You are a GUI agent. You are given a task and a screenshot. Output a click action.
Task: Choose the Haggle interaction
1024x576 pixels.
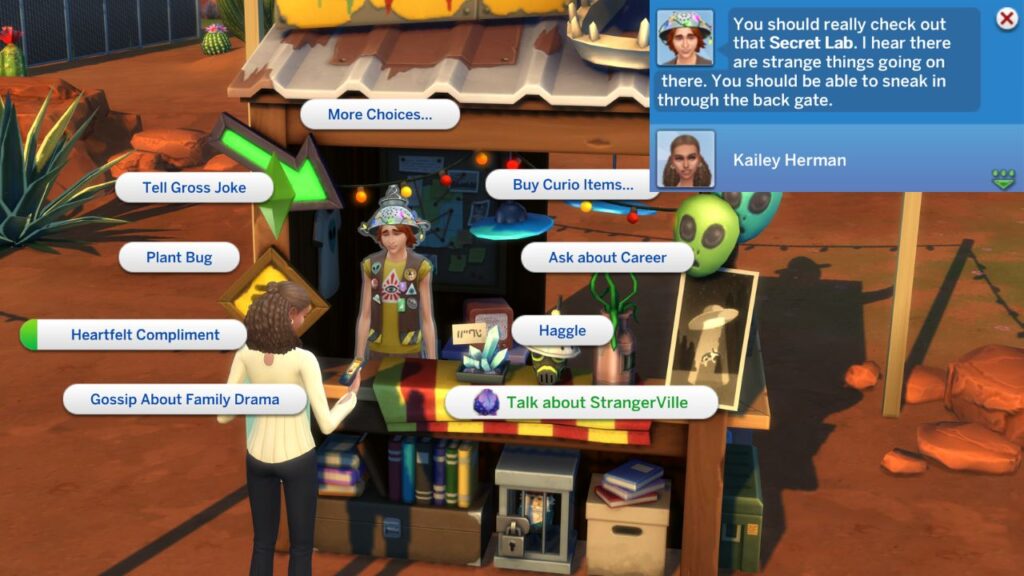click(562, 330)
